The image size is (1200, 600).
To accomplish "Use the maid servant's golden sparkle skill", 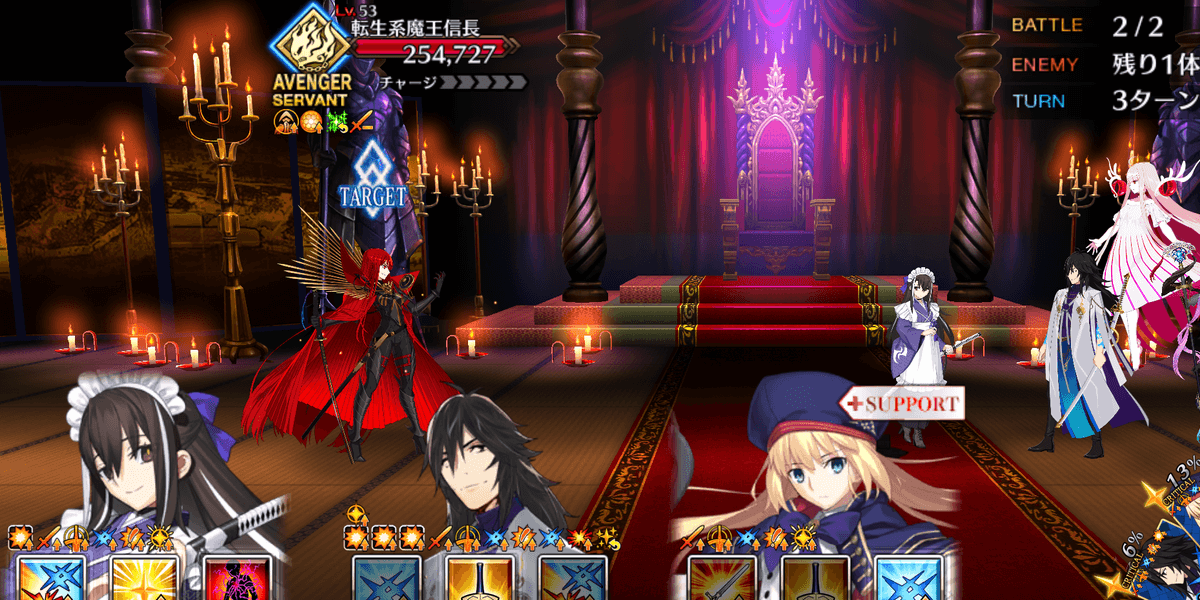I will tap(137, 578).
